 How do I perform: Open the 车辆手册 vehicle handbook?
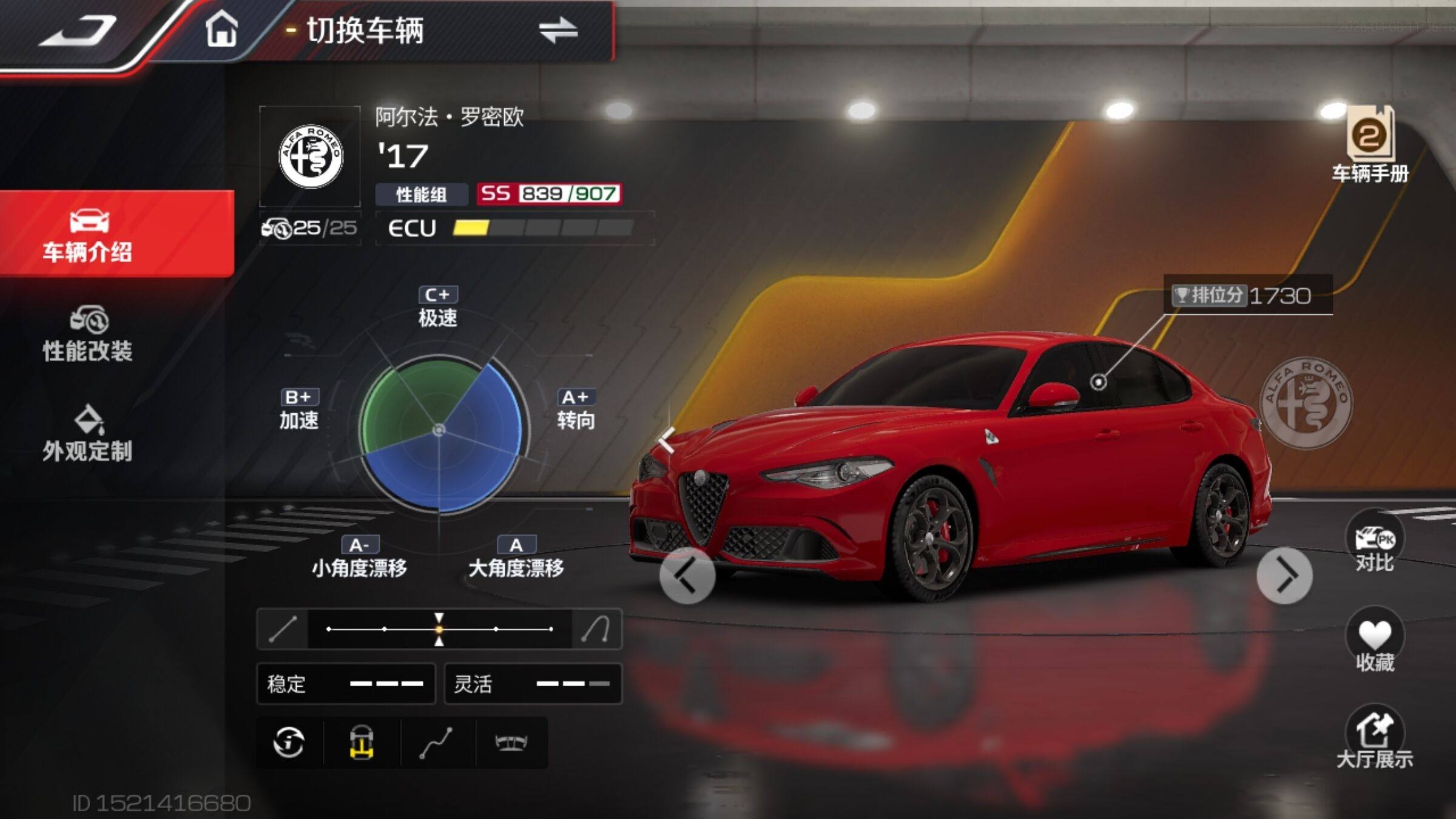coord(1370,144)
